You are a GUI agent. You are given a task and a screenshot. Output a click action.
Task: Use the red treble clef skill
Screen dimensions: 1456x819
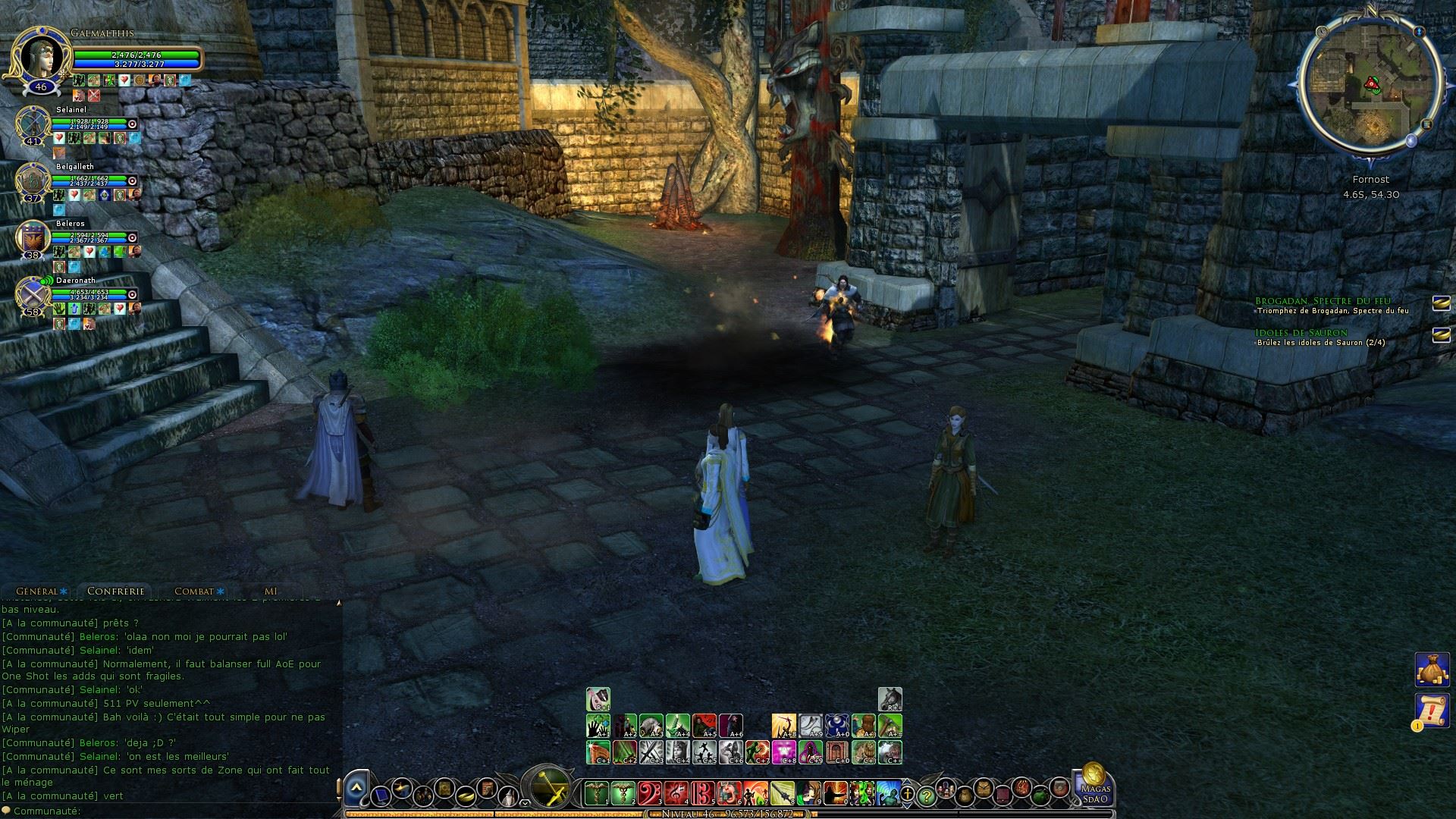click(676, 793)
